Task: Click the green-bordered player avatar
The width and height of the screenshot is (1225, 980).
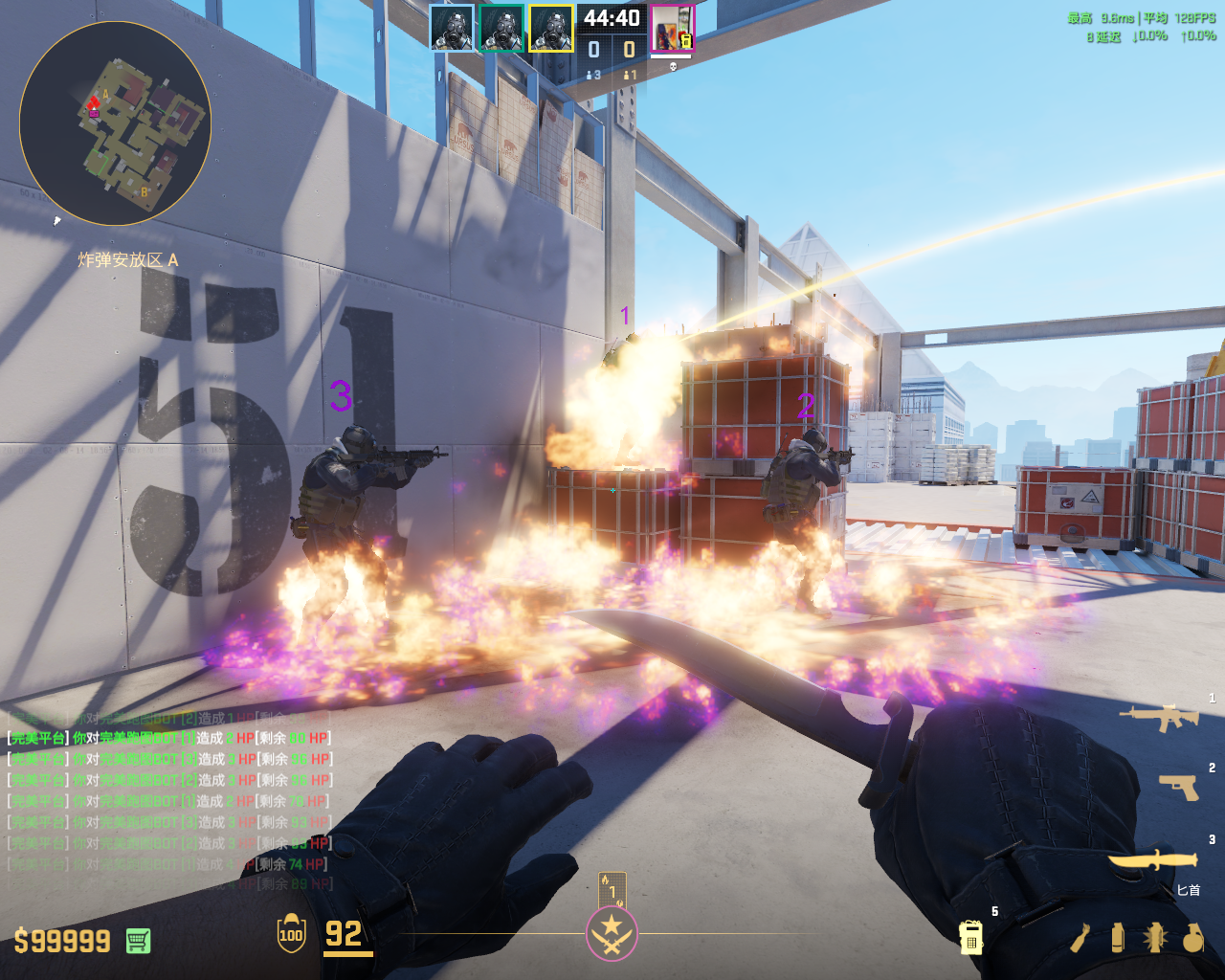Action: (501, 29)
